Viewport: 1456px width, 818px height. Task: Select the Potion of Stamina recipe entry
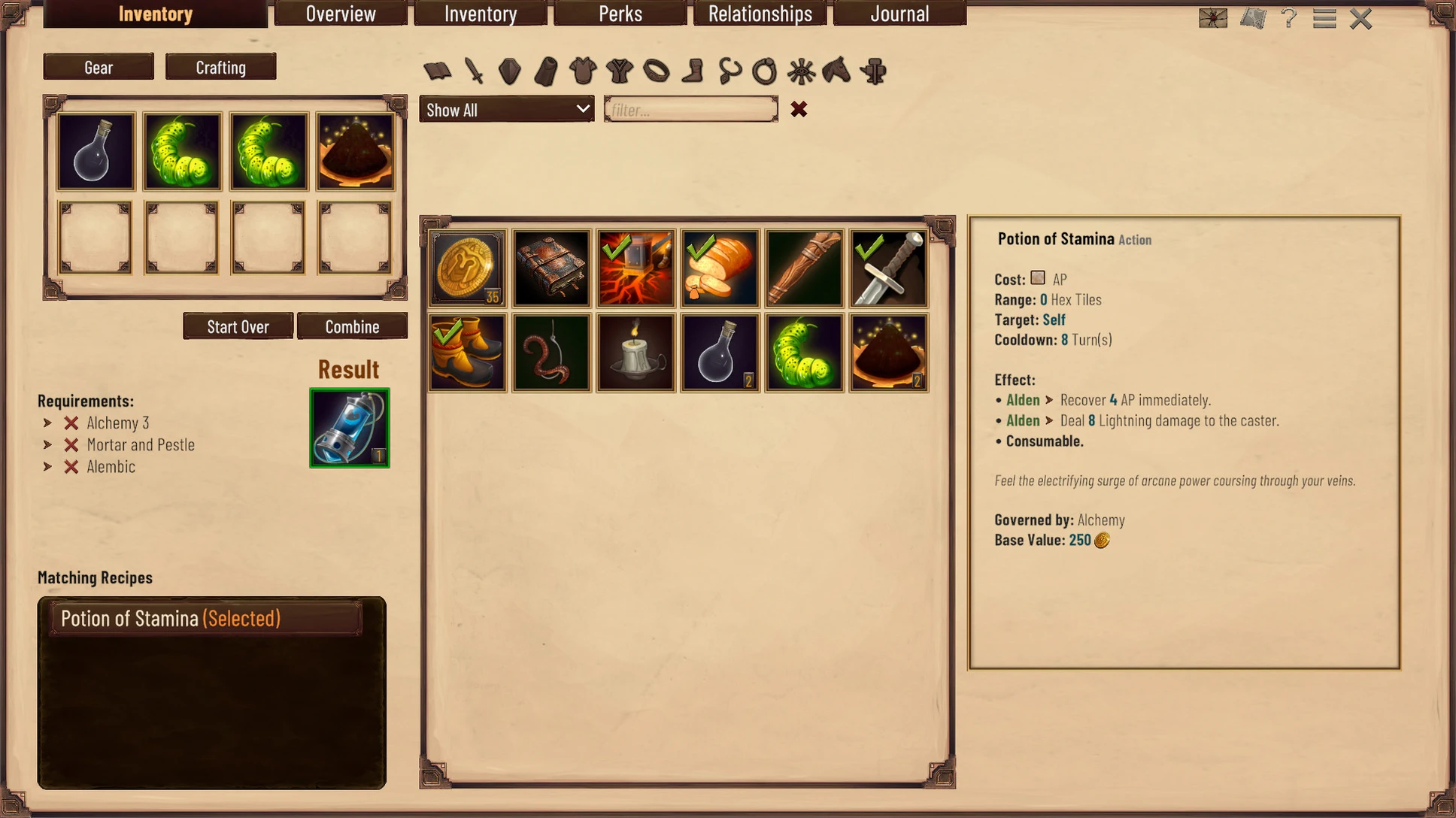[x=206, y=618]
